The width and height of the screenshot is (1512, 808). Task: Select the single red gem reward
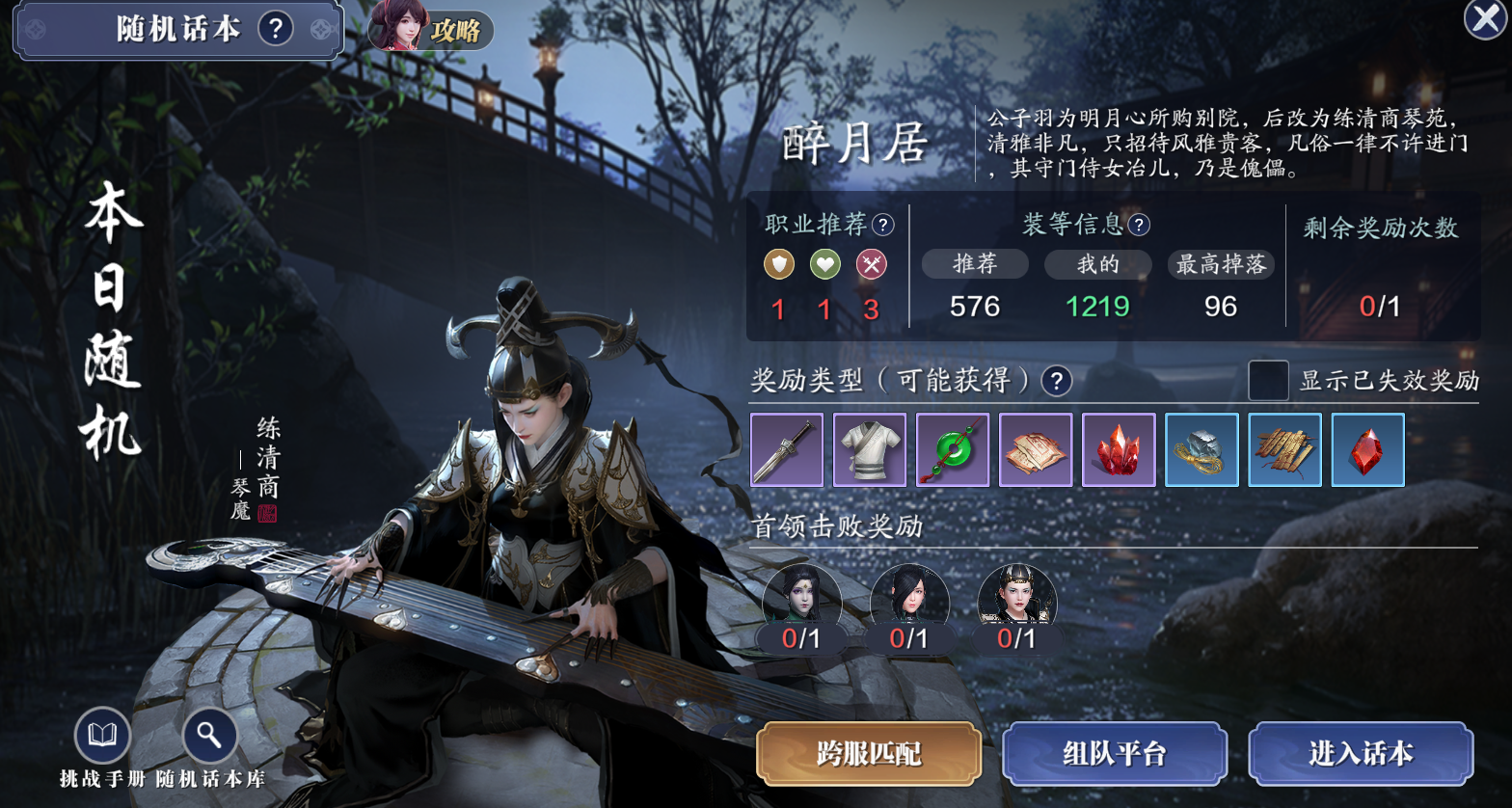click(x=1367, y=449)
